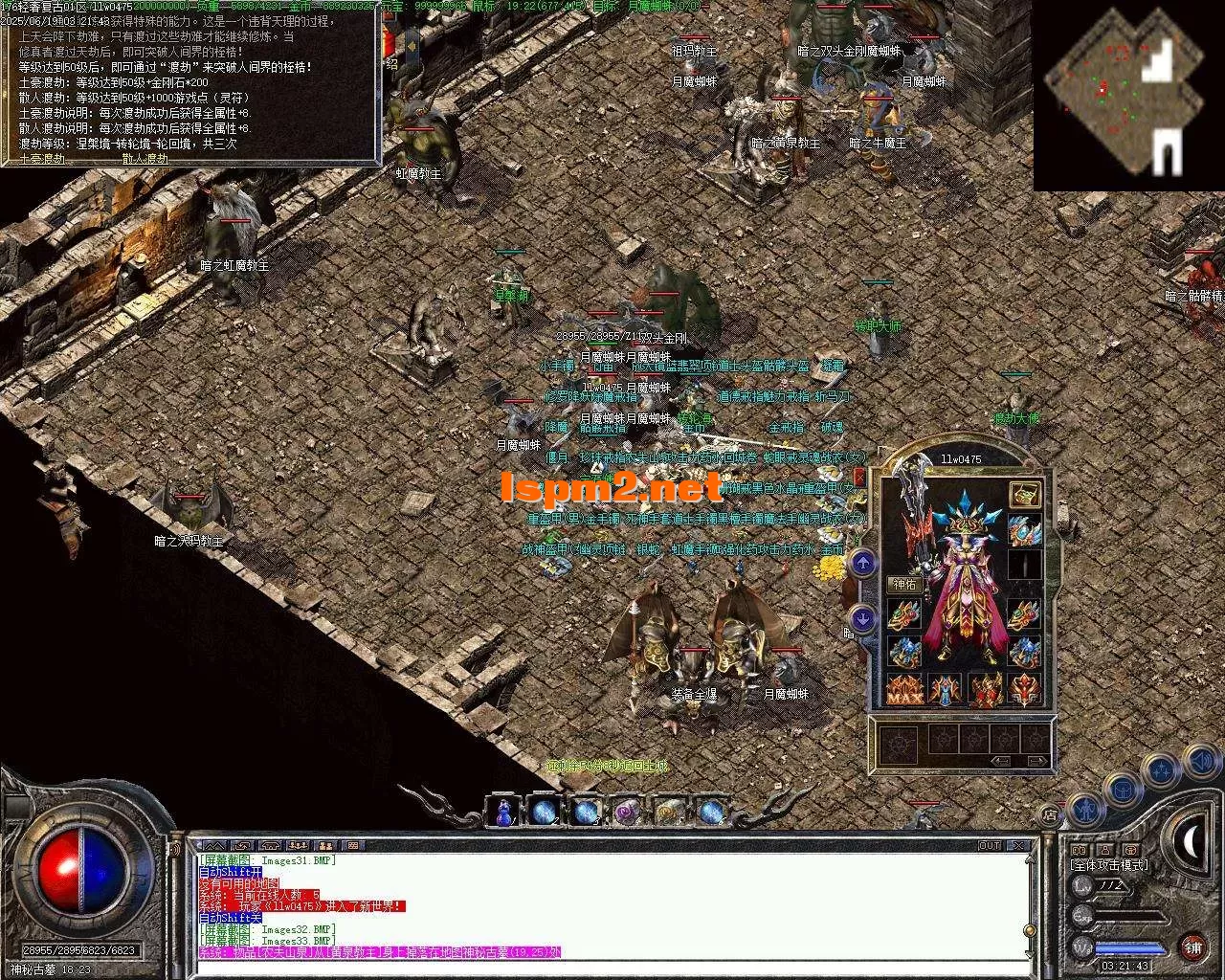Choose the 土豪渡劫 option
The width and height of the screenshot is (1225, 980).
pos(42,159)
